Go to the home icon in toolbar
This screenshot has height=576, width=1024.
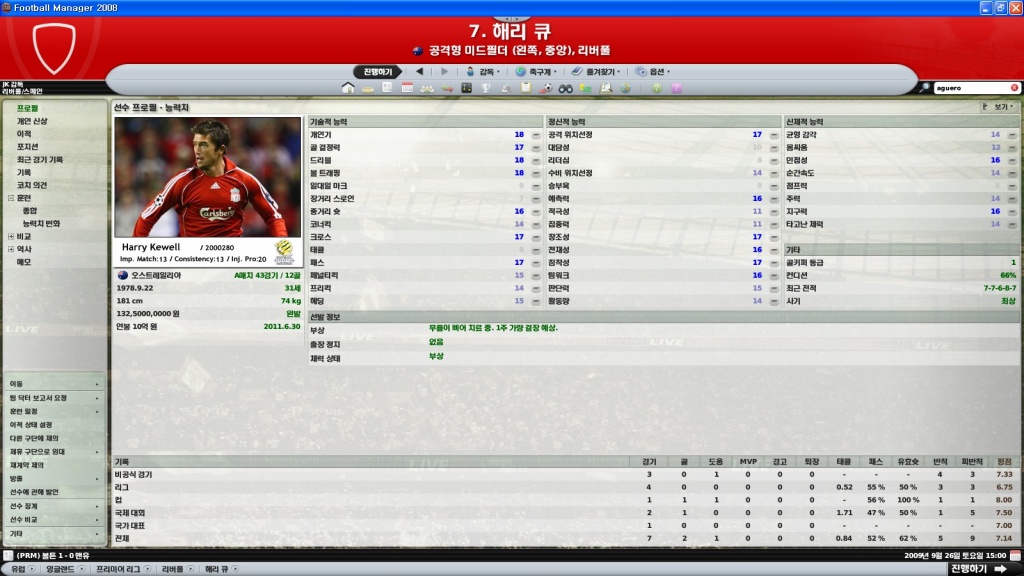pyautogui.click(x=348, y=88)
